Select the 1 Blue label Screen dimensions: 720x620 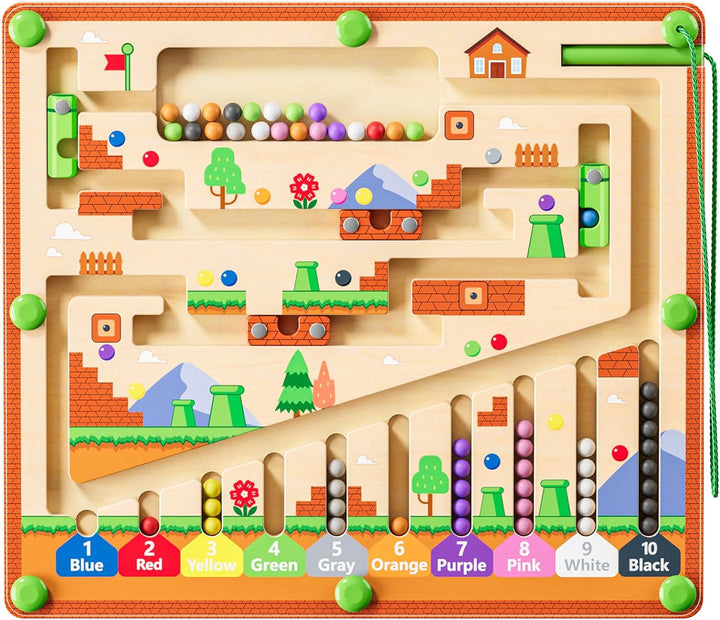point(87,556)
